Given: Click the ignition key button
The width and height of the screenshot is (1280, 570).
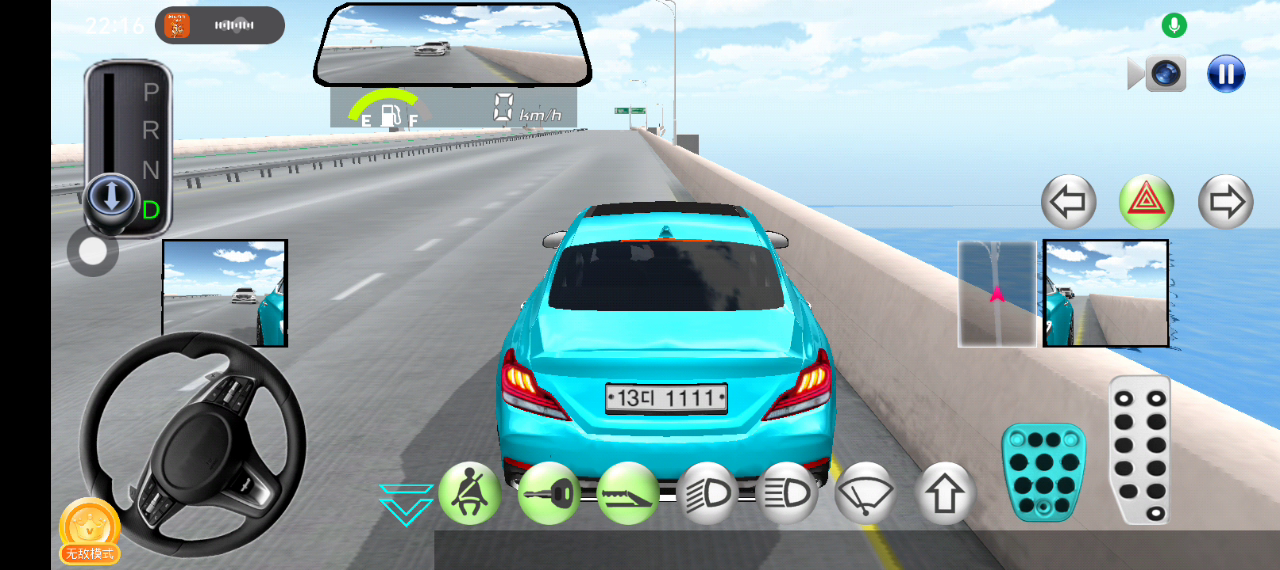Looking at the screenshot, I should [548, 492].
